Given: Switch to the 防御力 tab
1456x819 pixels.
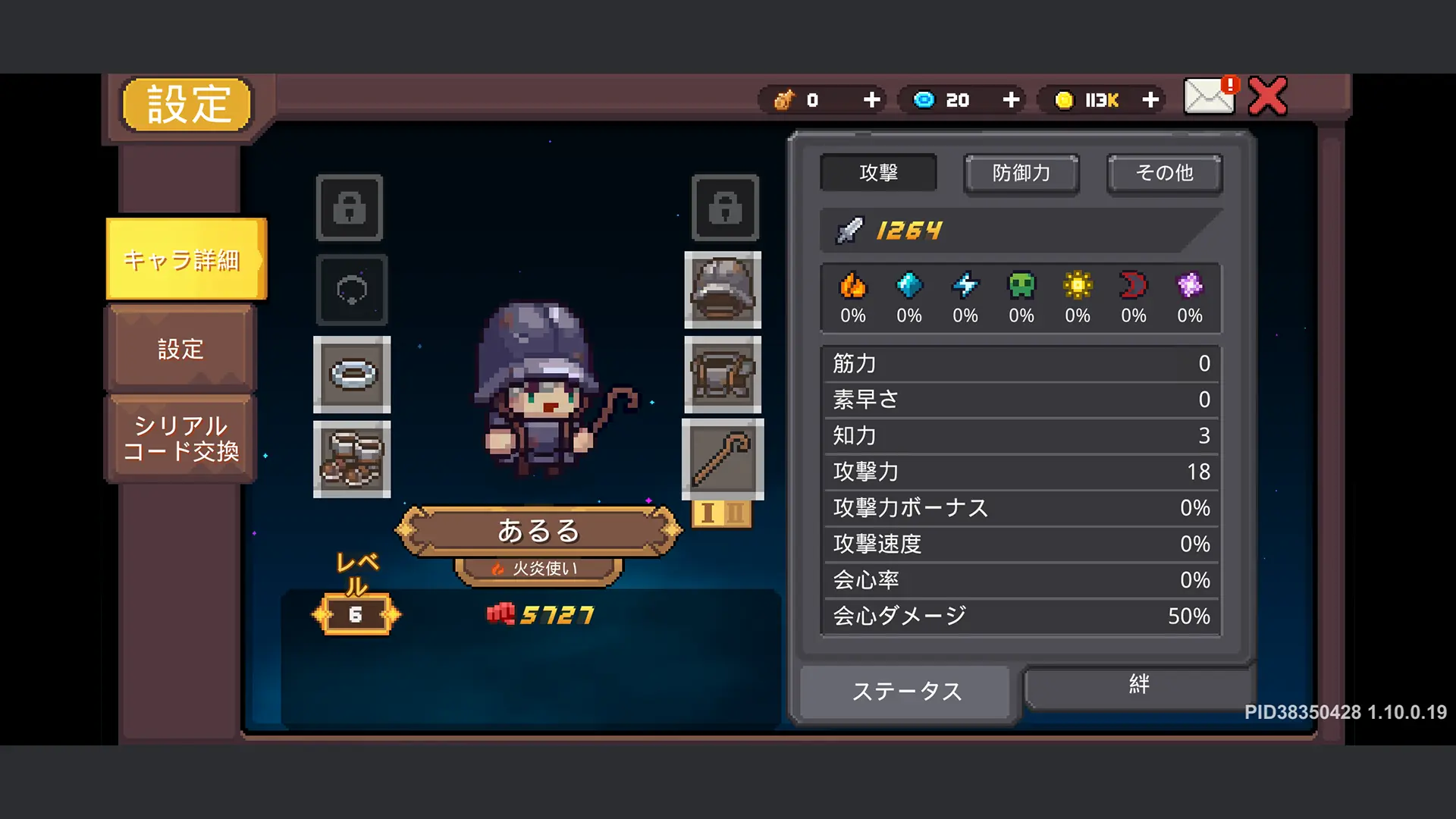Looking at the screenshot, I should [1021, 173].
